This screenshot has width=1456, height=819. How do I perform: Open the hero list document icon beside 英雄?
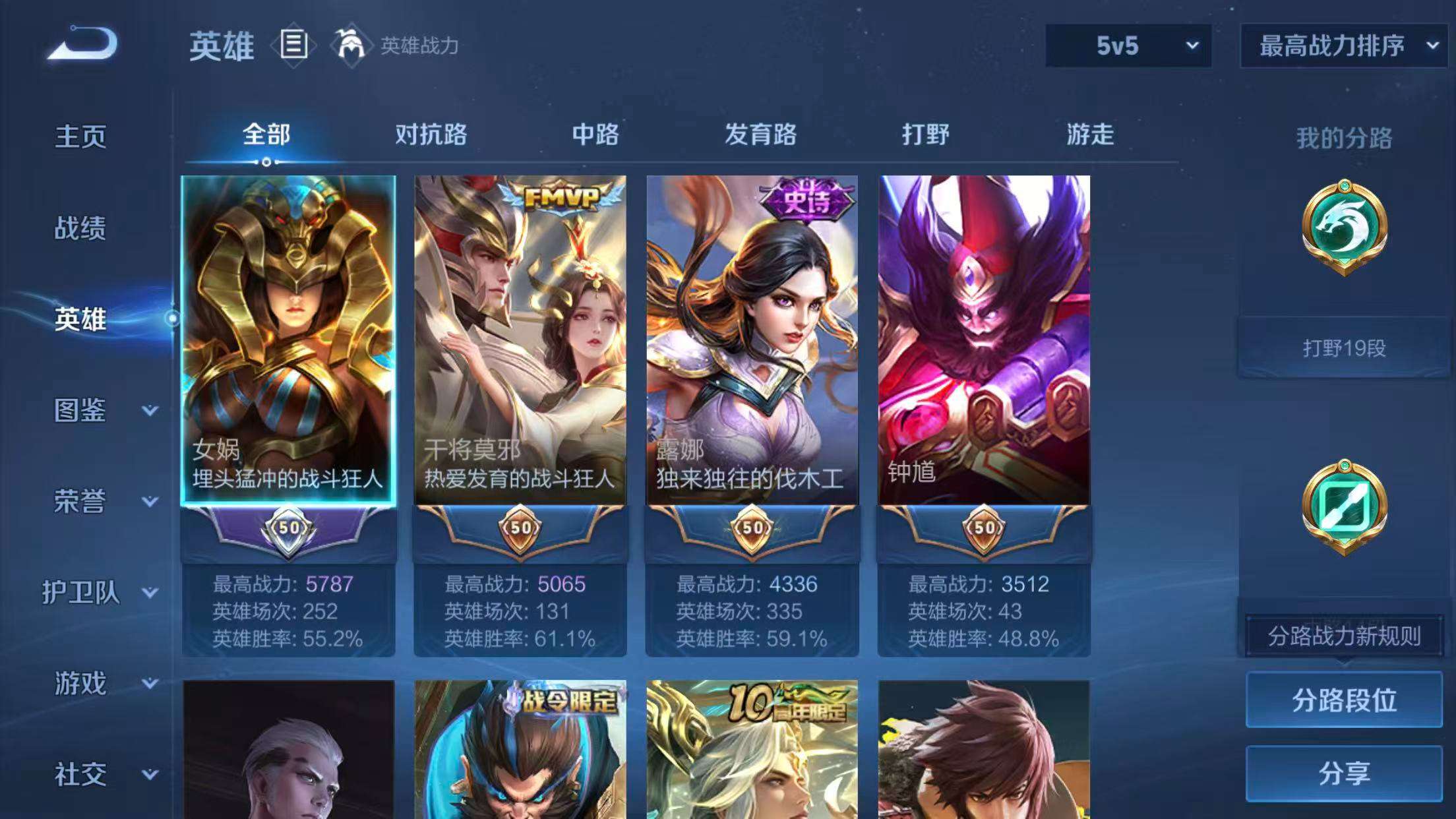294,45
